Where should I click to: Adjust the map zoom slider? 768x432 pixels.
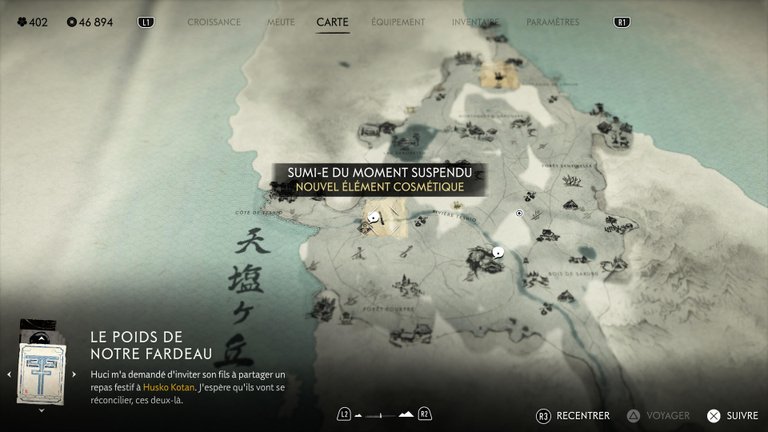point(384,414)
